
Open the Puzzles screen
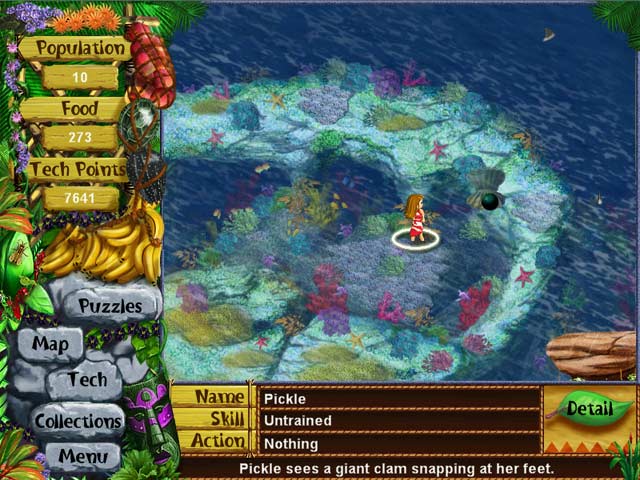click(110, 305)
